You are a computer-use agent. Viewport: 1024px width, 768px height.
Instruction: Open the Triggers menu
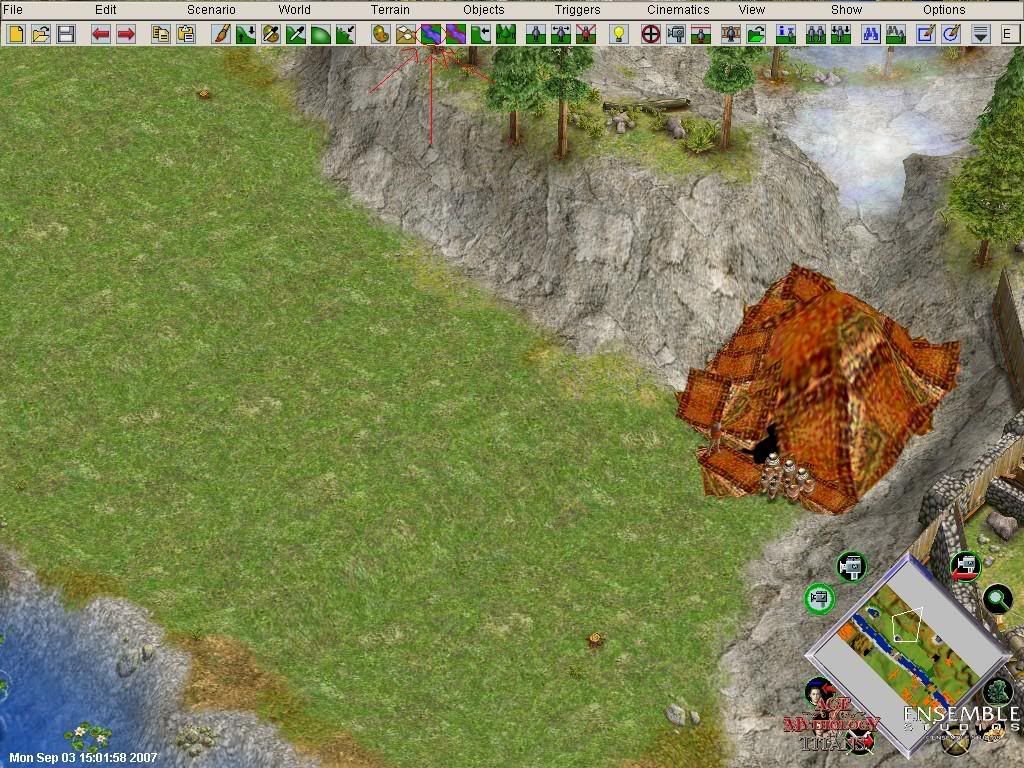(x=578, y=10)
